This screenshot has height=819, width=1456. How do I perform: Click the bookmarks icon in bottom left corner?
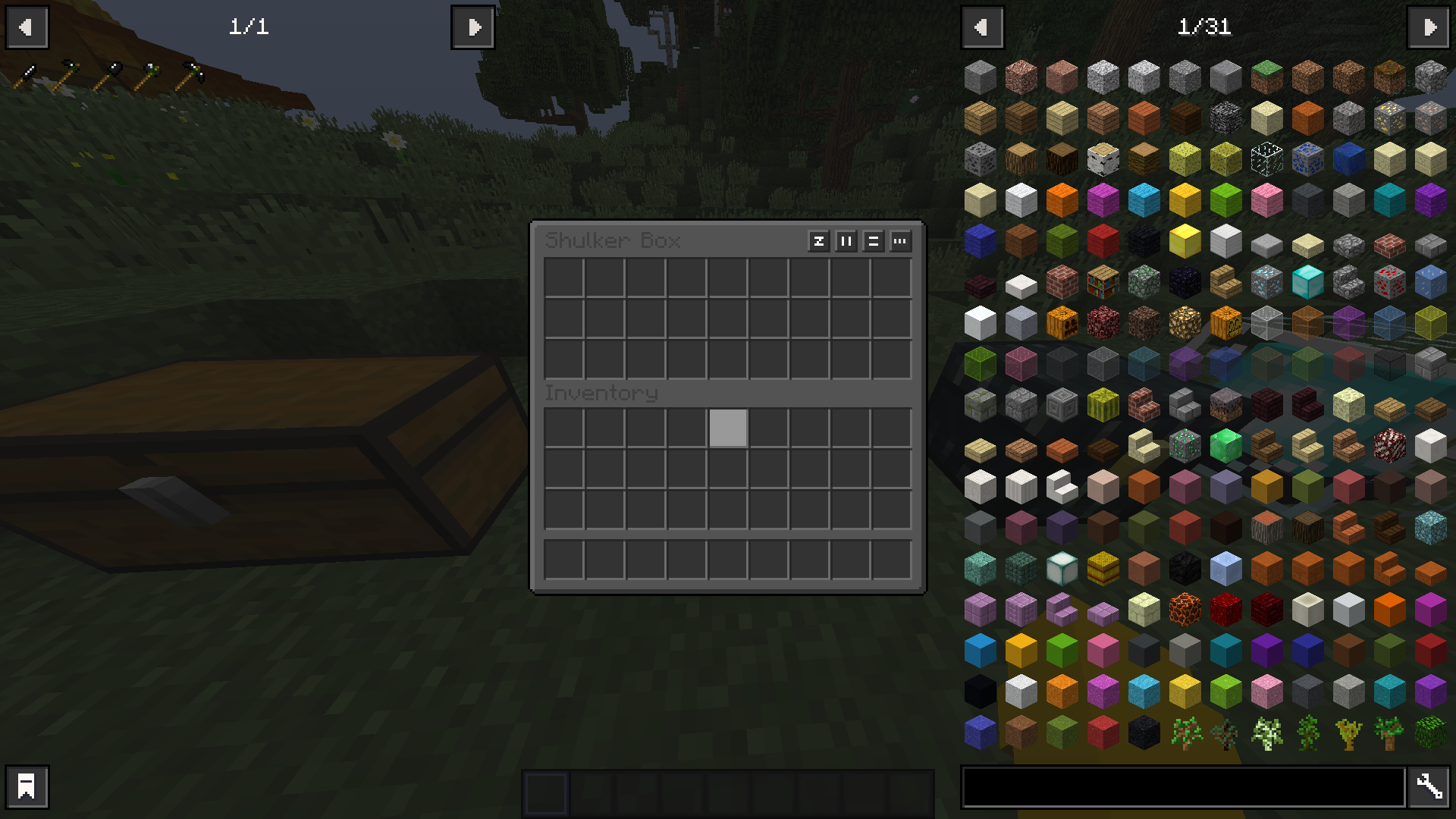click(x=27, y=786)
